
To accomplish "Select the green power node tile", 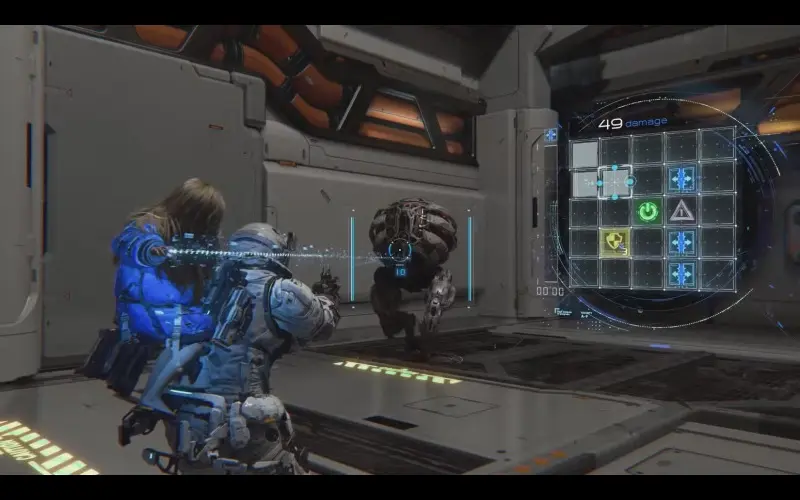I will pos(648,211).
